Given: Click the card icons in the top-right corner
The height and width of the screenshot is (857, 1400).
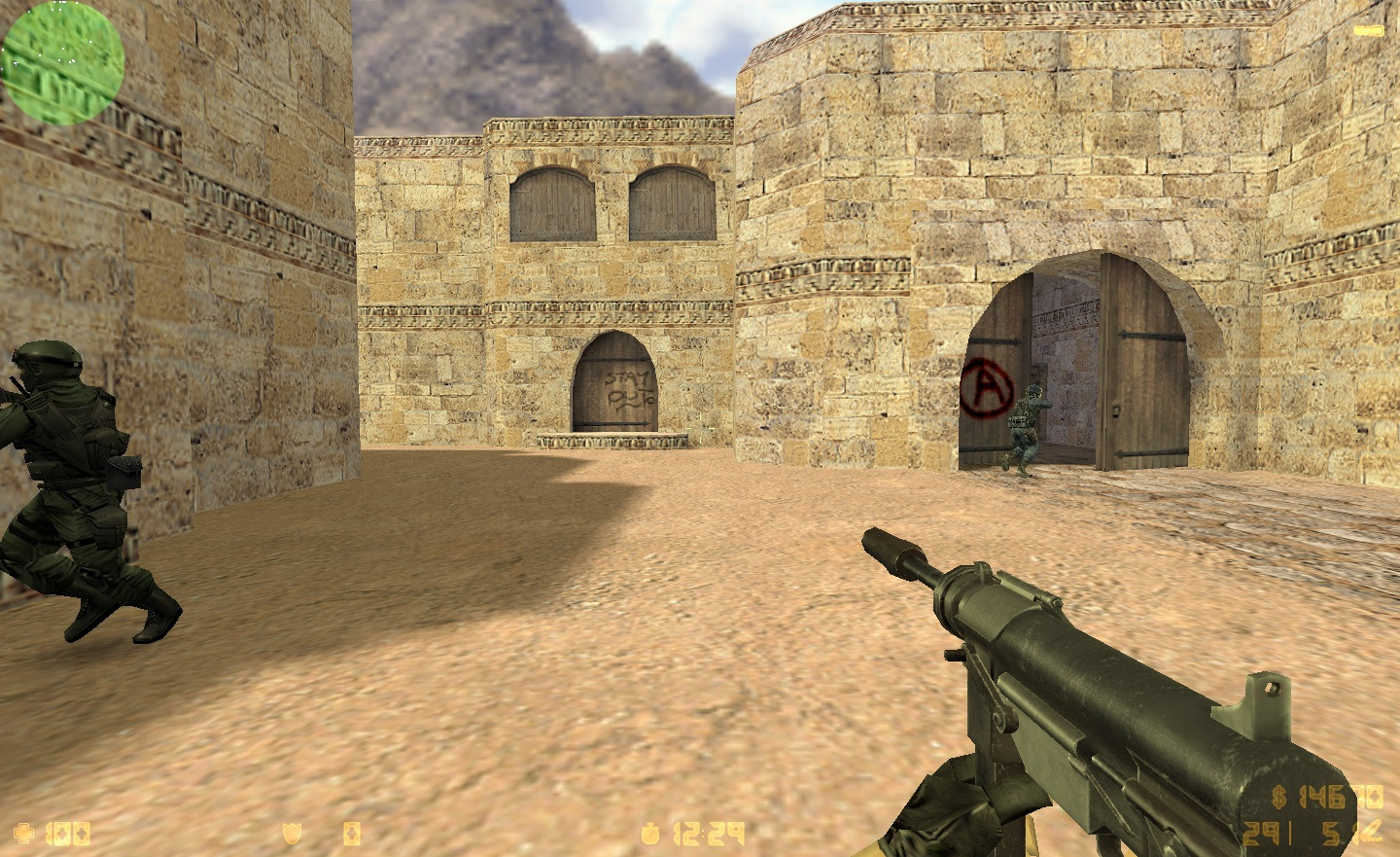Looking at the screenshot, I should coord(1369,30).
